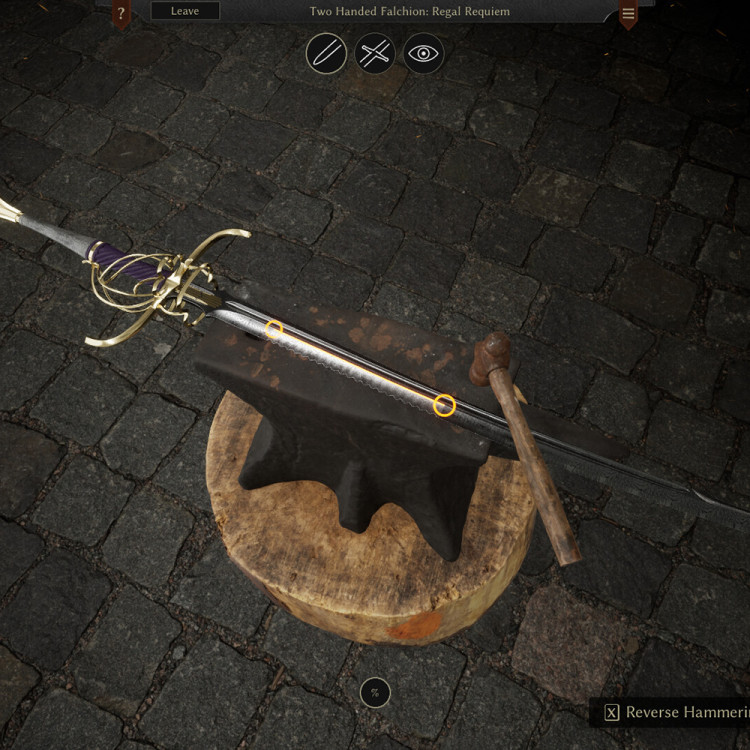
Task: Leave the smithing screen
Action: tap(184, 11)
